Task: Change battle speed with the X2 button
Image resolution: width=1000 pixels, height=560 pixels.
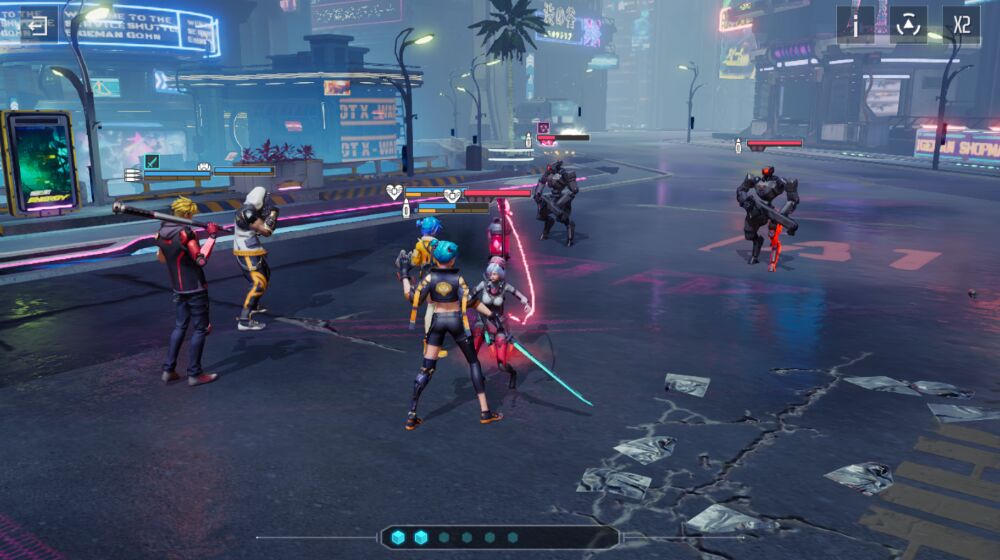Action: coord(961,25)
